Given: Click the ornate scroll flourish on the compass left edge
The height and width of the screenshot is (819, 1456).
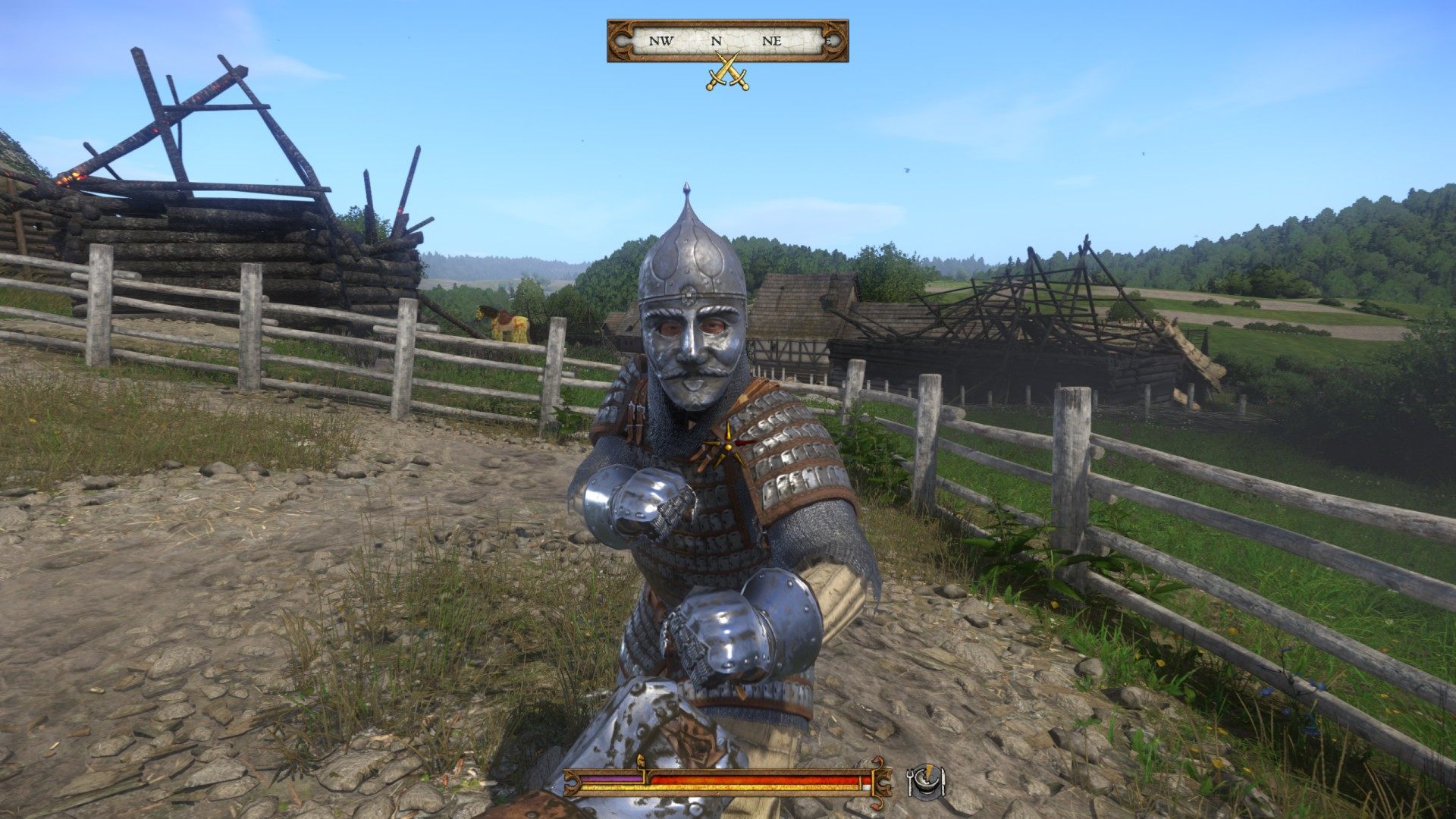Looking at the screenshot, I should point(622,39).
